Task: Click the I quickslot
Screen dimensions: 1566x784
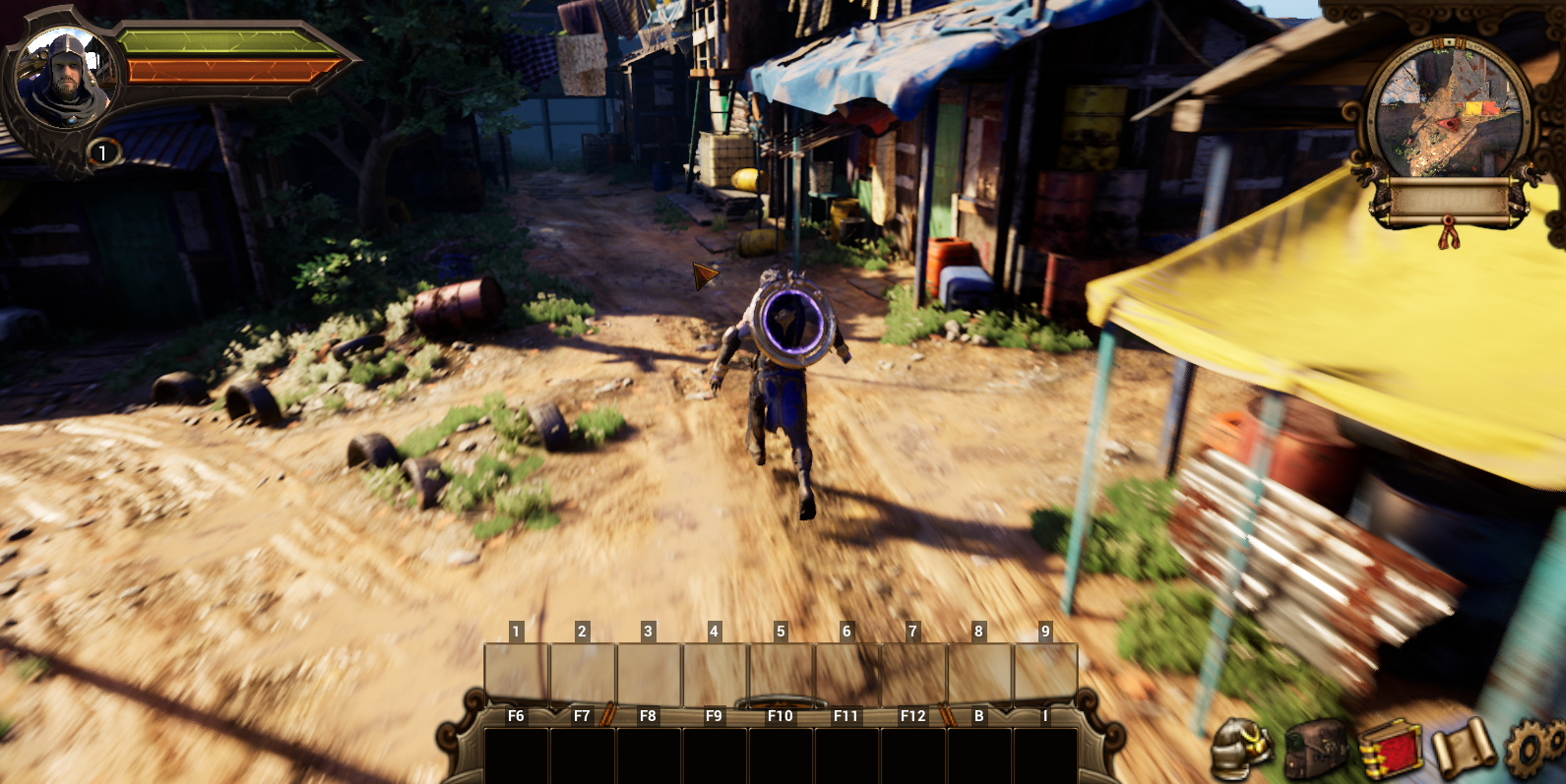Action: [1046, 753]
